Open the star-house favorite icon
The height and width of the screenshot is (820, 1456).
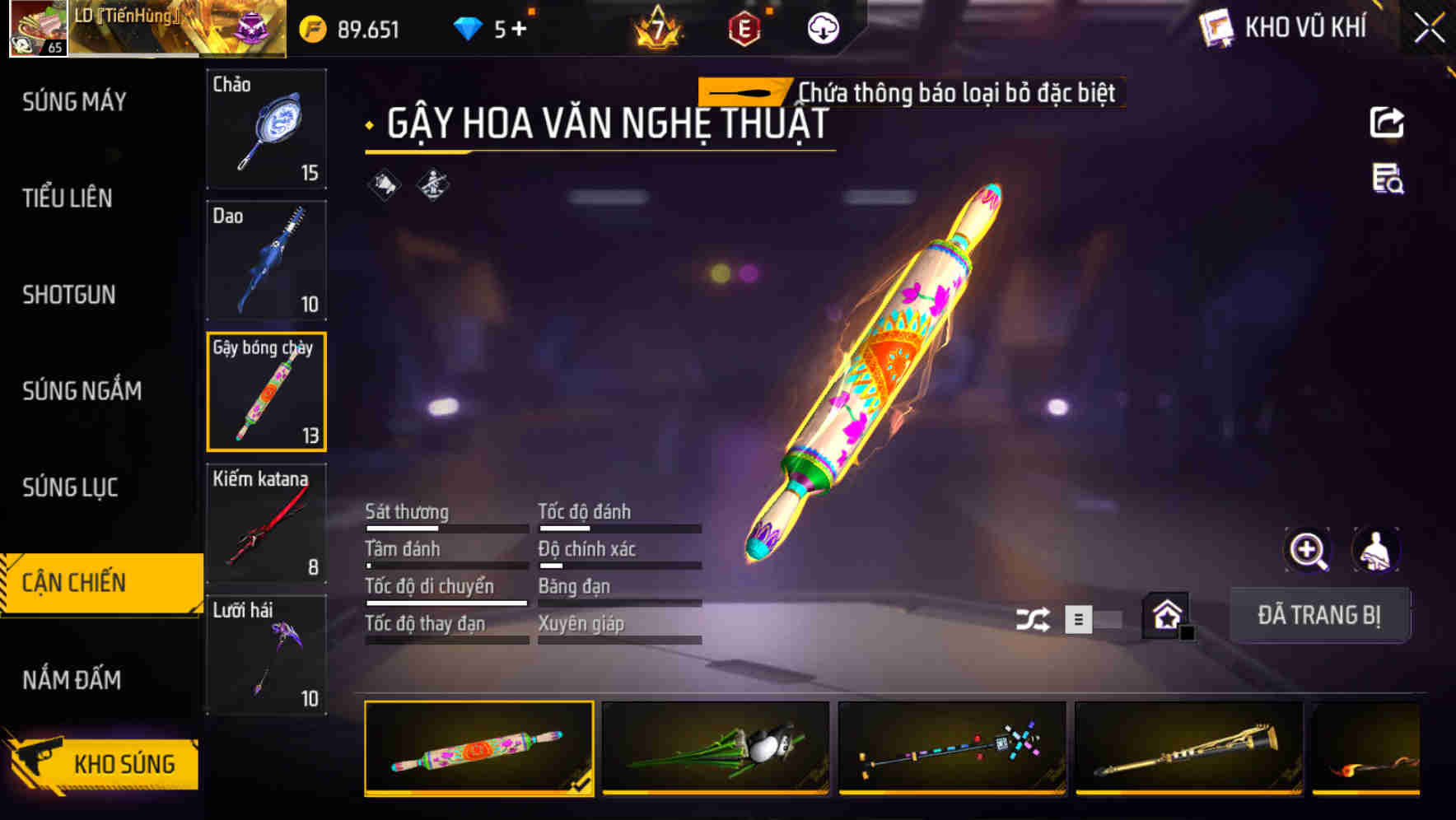(1166, 614)
